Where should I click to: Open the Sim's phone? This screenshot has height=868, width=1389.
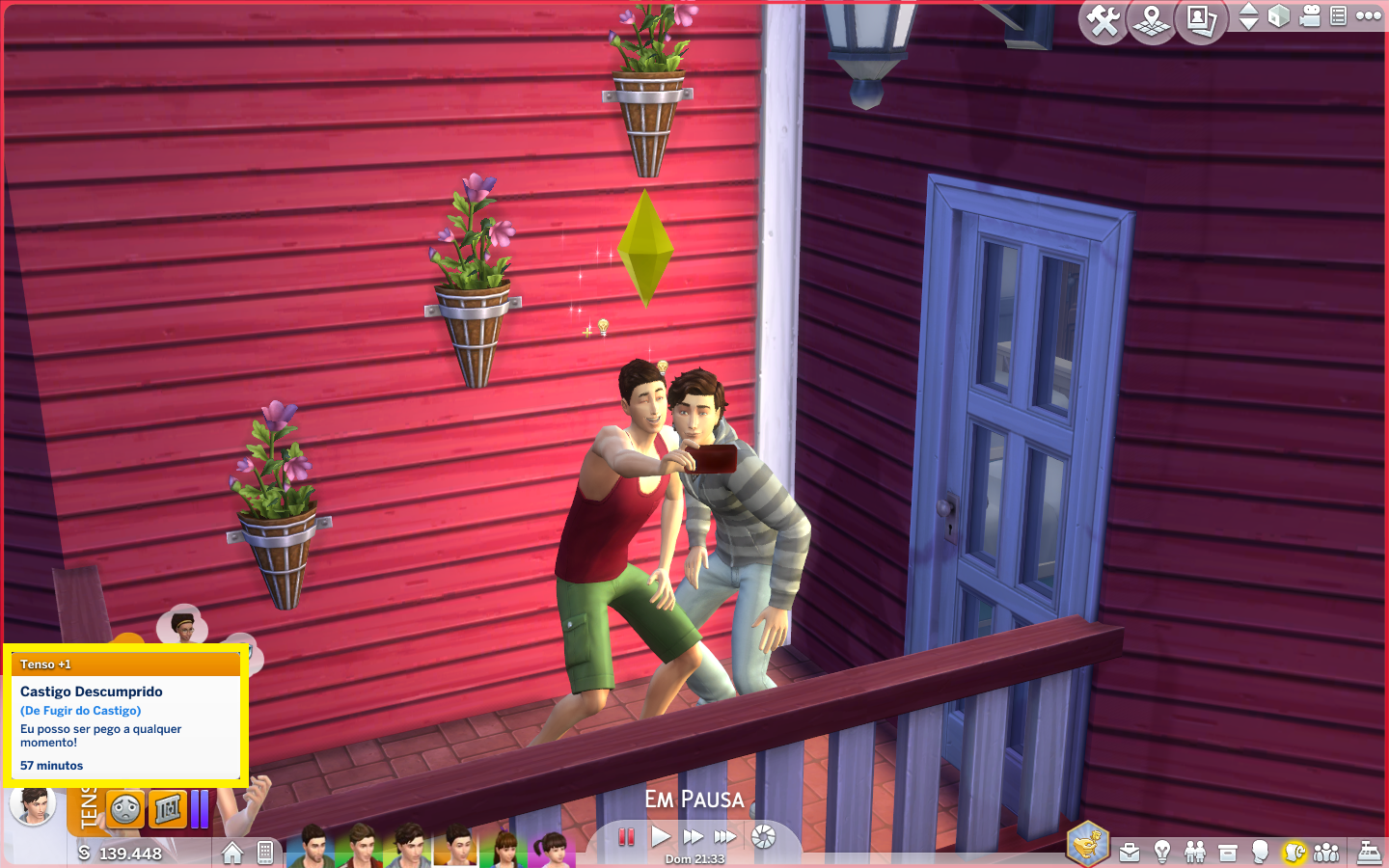point(265,853)
